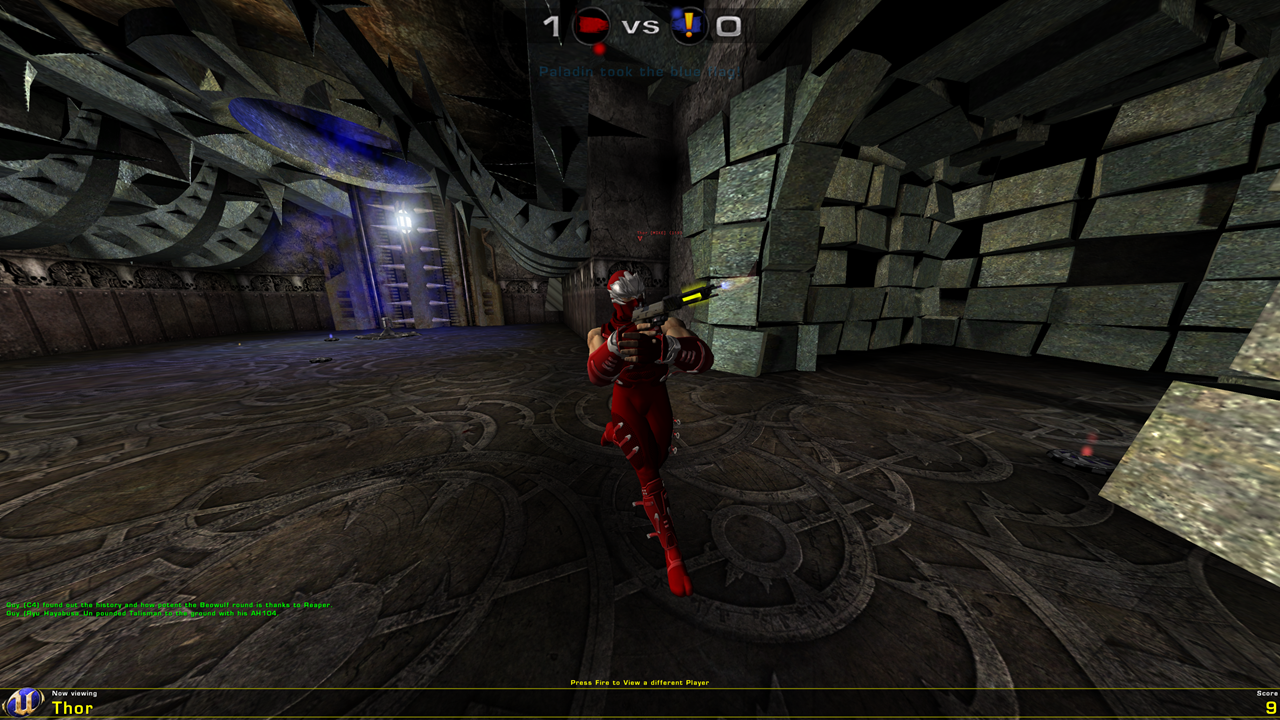This screenshot has height=720, width=1280.
Task: Click the yellow exclamation on the blue flag
Action: coord(690,23)
